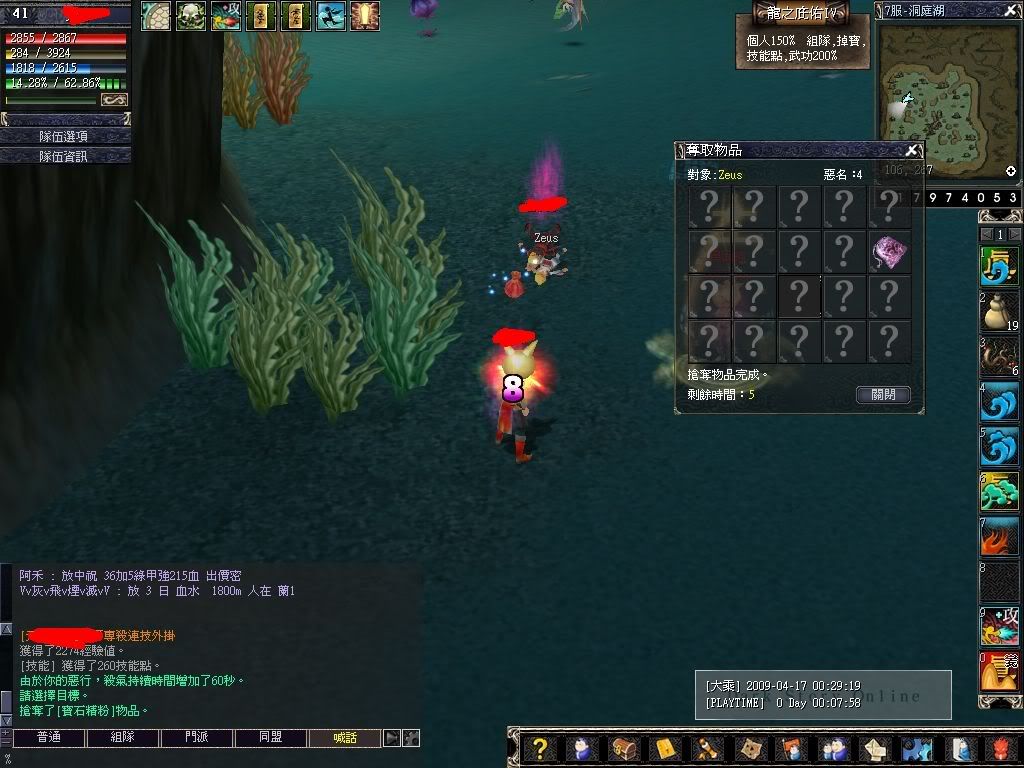Select the purple gem powder item slot
The height and width of the screenshot is (768, 1024).
pyautogui.click(x=889, y=252)
